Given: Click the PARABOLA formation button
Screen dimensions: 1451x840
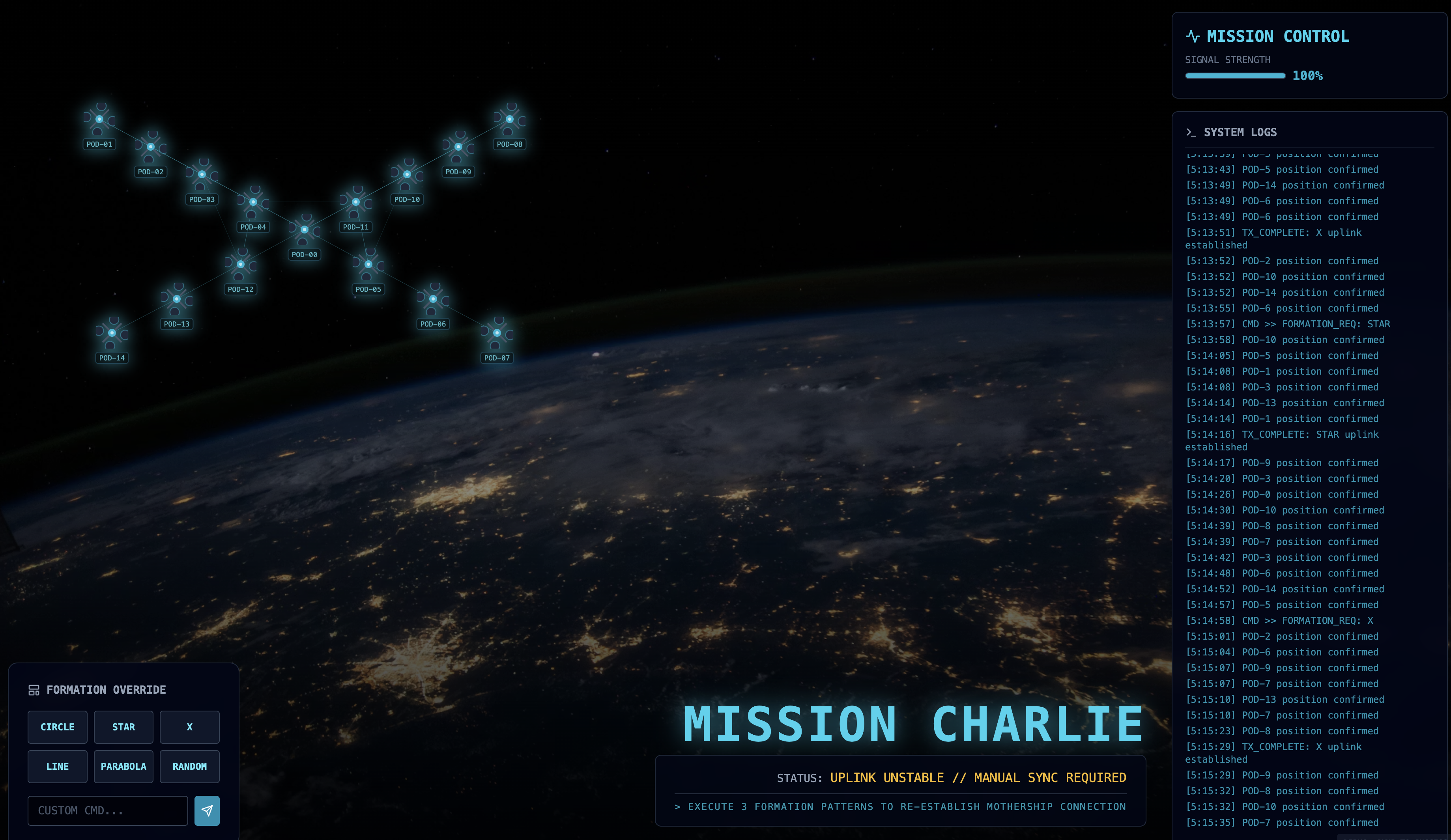Looking at the screenshot, I should click(123, 766).
